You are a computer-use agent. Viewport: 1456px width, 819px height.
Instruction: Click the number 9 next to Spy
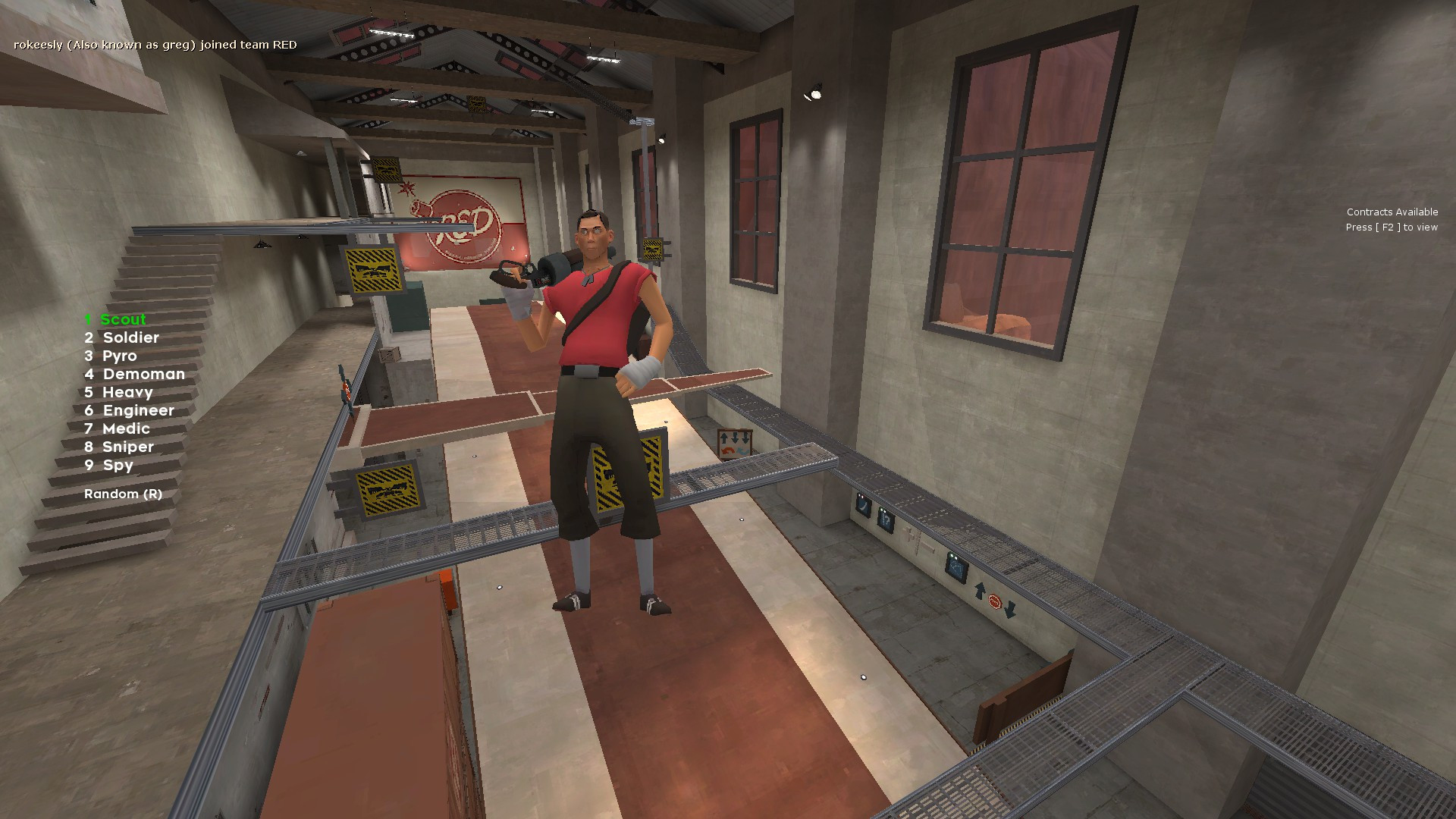(89, 465)
